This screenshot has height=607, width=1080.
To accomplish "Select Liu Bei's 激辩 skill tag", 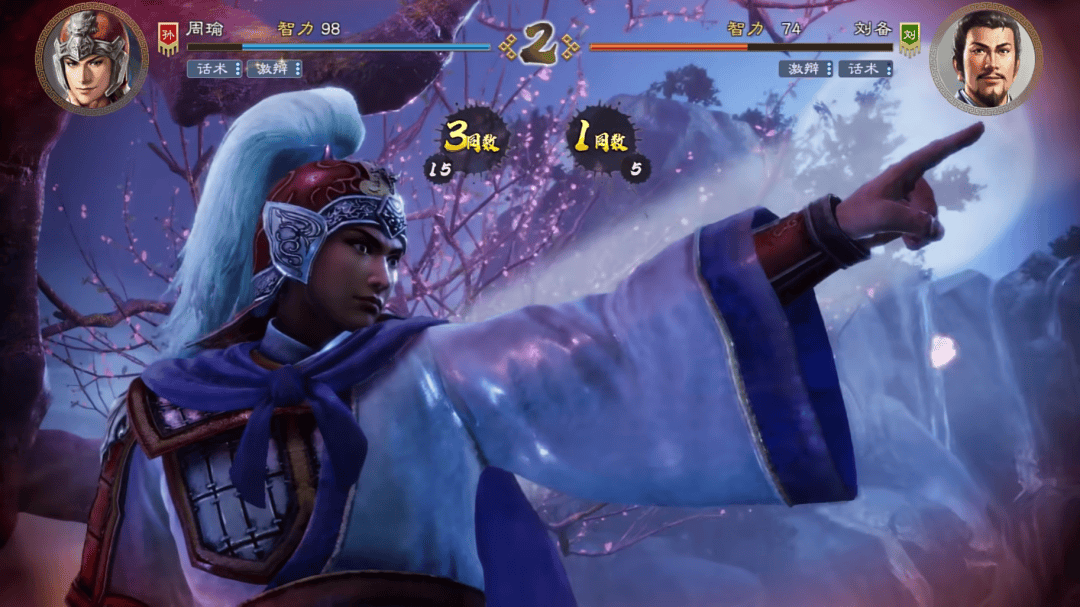I will tap(806, 68).
